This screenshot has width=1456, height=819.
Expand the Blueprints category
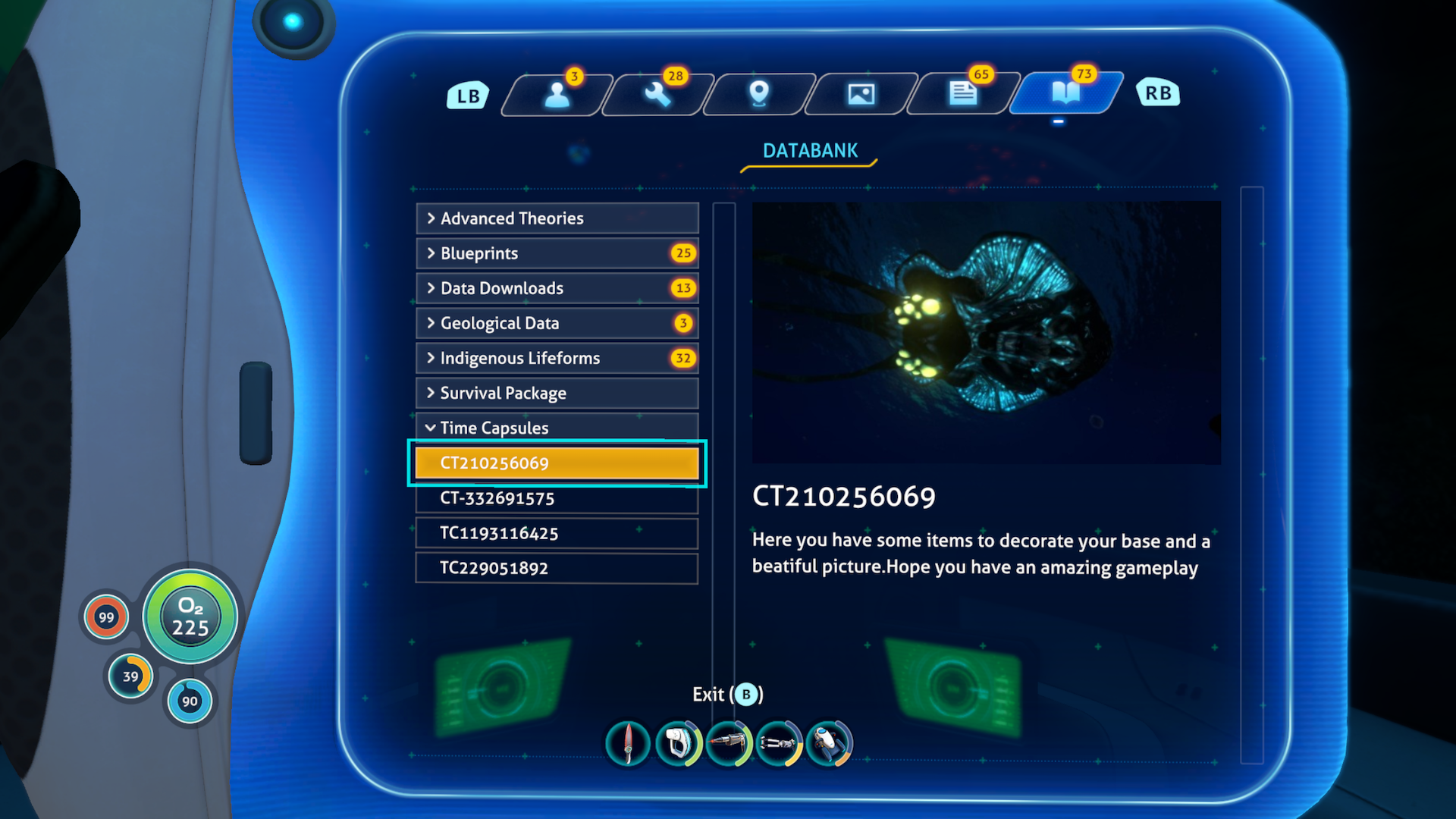click(x=557, y=253)
